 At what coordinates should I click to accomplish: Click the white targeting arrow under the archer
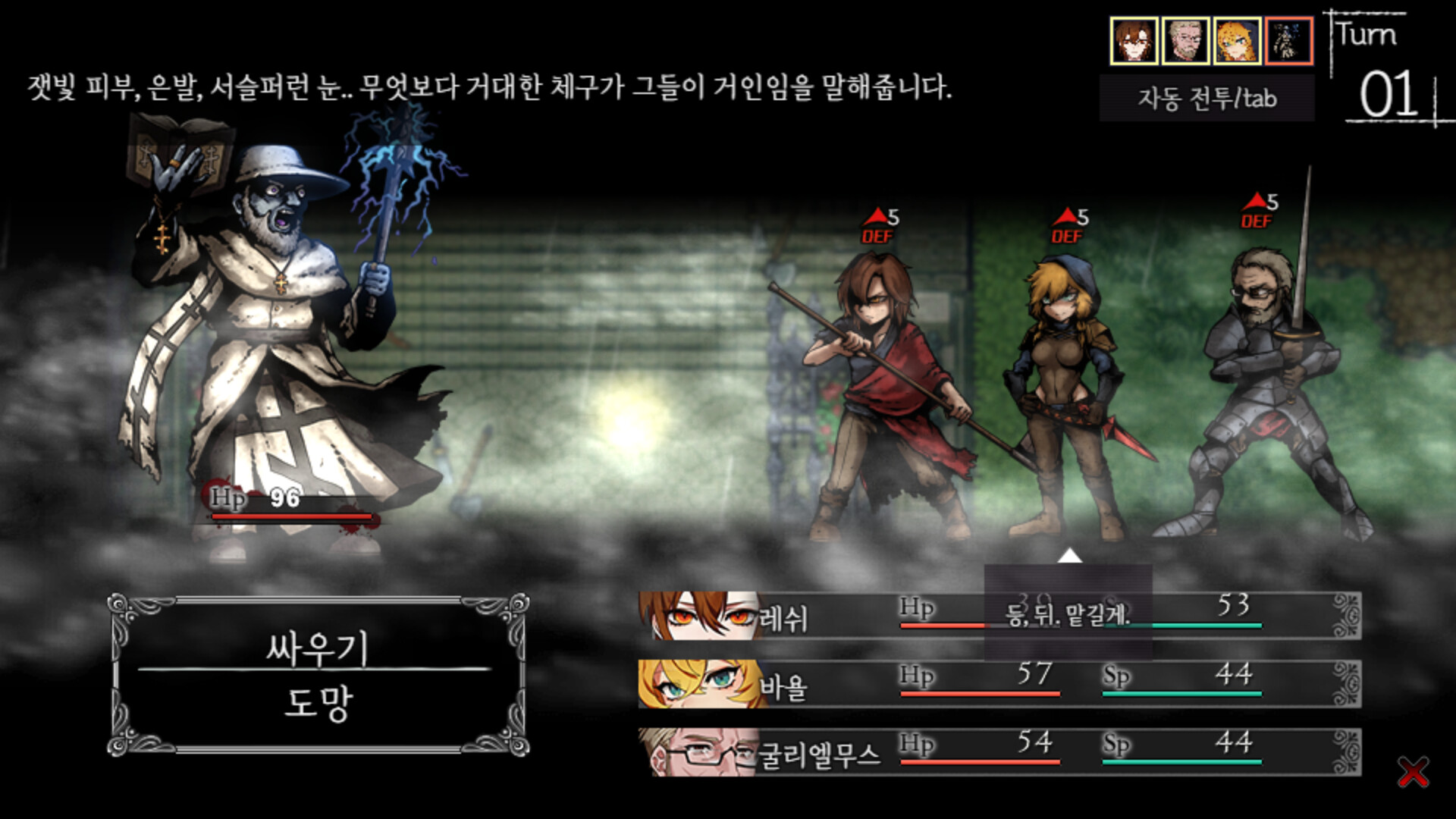pyautogui.click(x=1069, y=556)
